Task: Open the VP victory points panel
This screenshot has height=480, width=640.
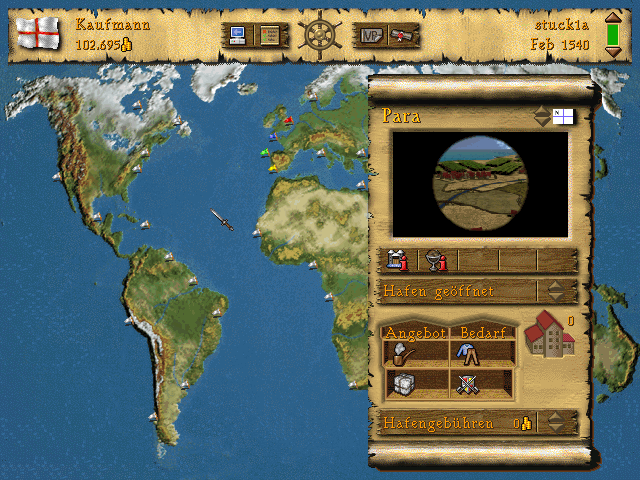Action: [369, 36]
